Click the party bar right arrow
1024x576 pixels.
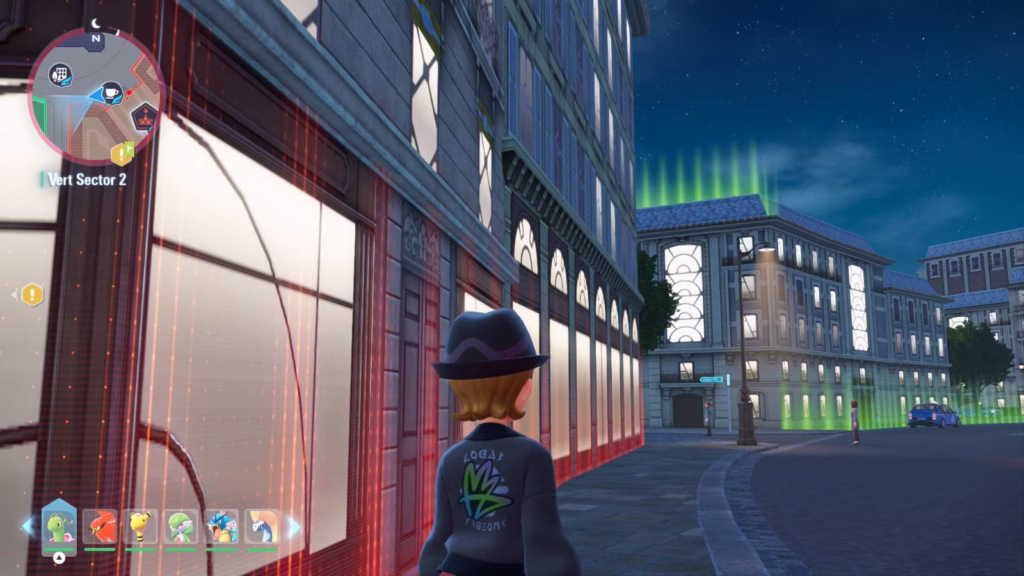click(x=294, y=526)
